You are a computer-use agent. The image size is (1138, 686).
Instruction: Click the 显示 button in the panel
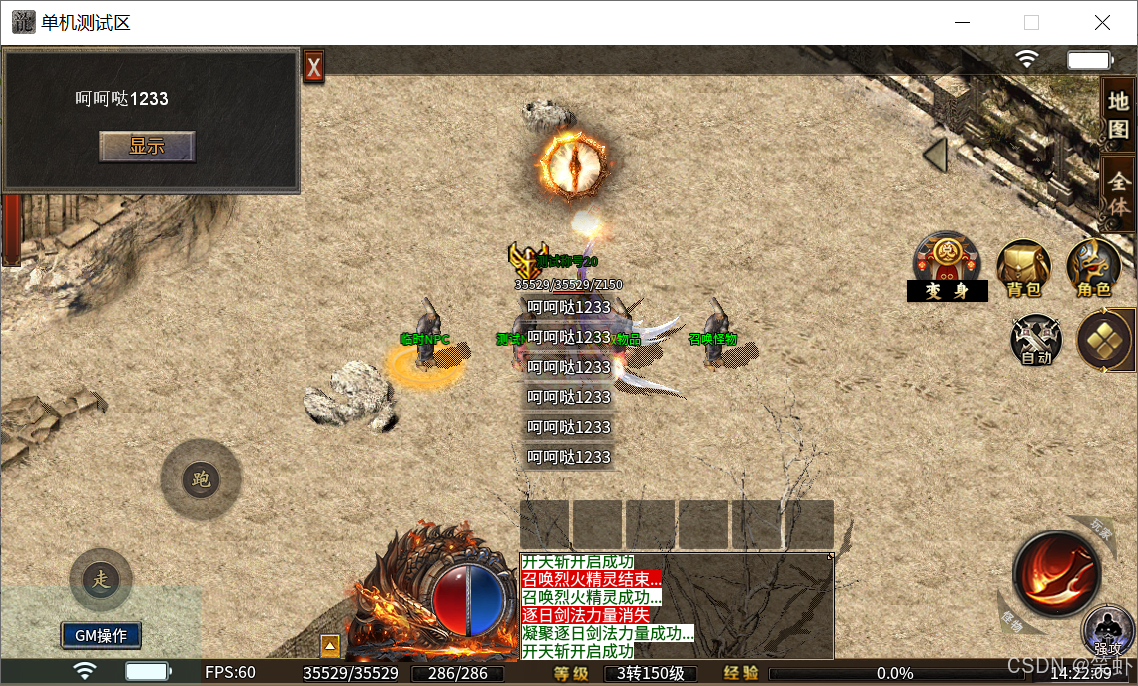(x=147, y=146)
